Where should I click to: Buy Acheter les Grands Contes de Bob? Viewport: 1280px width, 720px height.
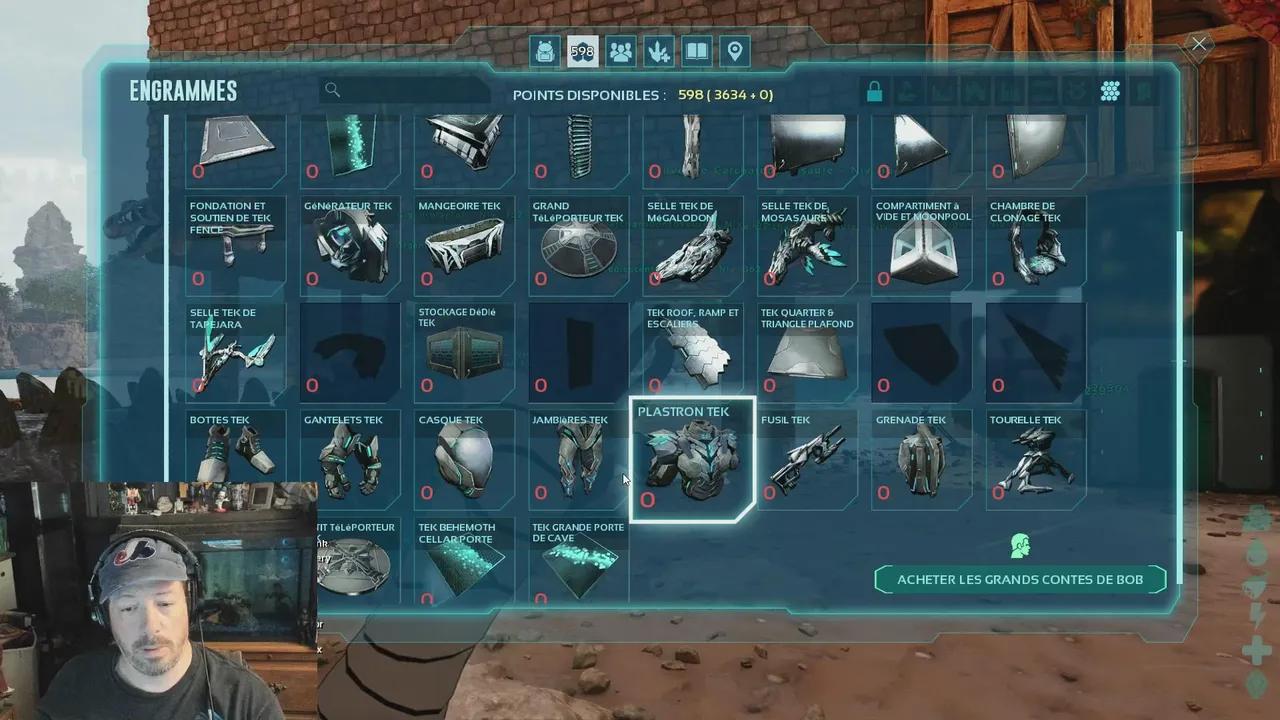(1020, 580)
